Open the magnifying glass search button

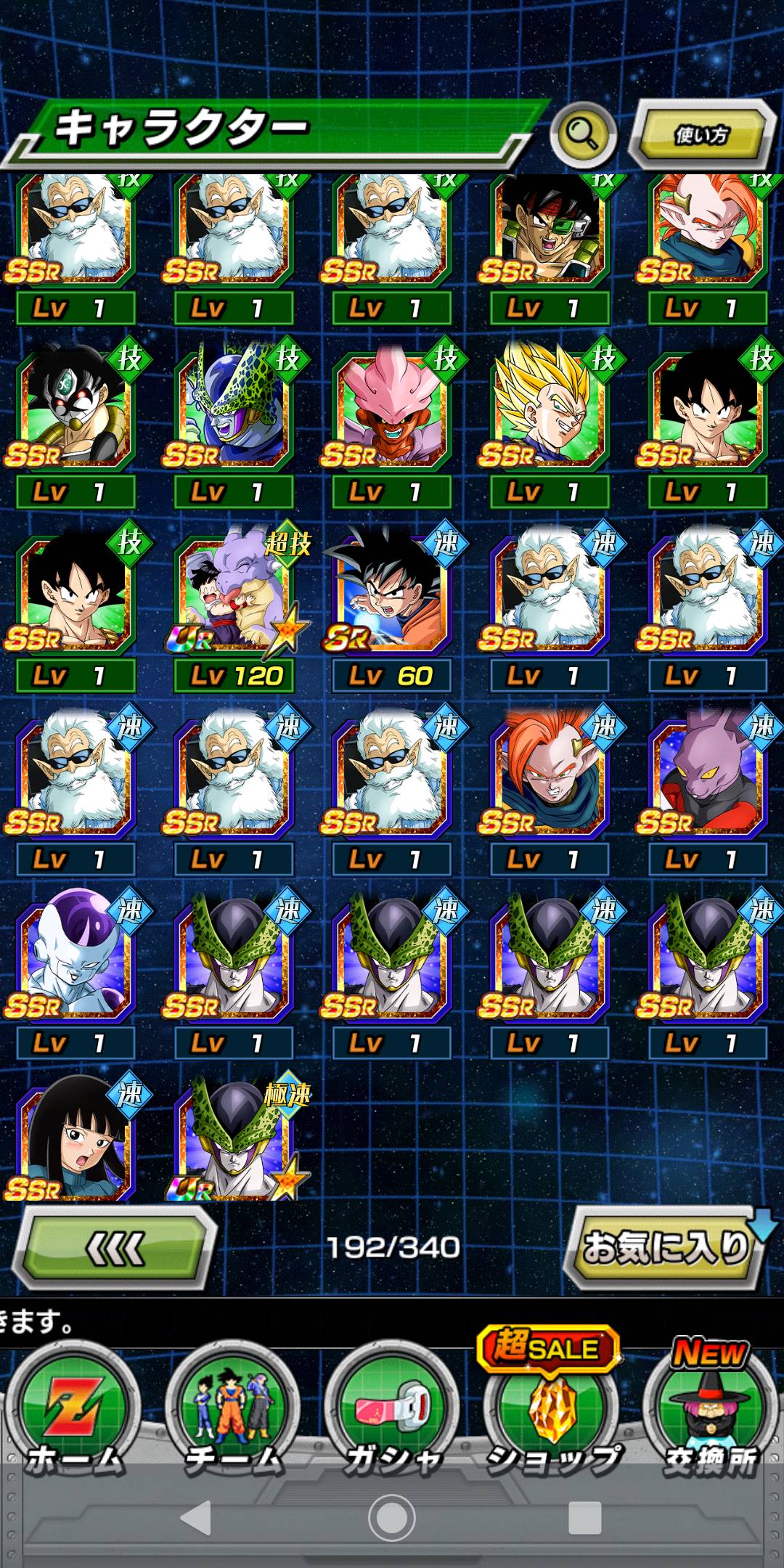click(583, 134)
